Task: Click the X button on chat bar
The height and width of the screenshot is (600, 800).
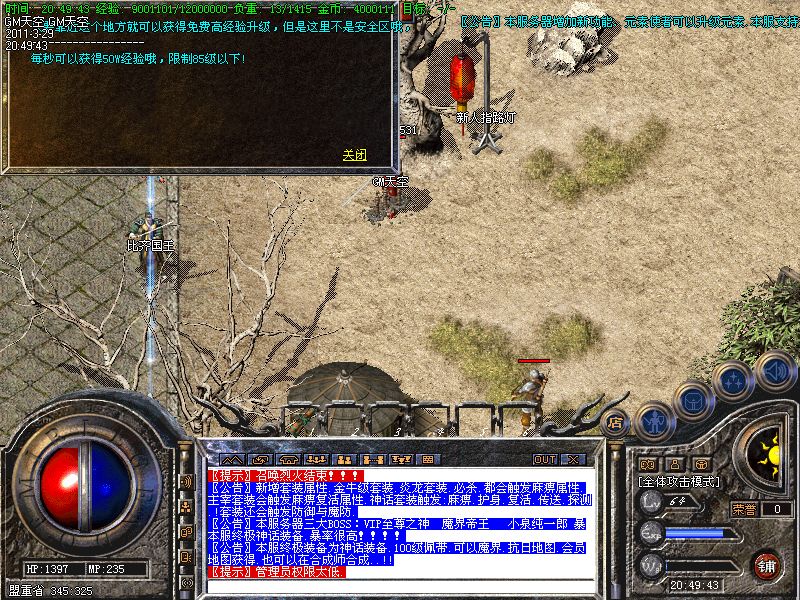Action: point(572,459)
